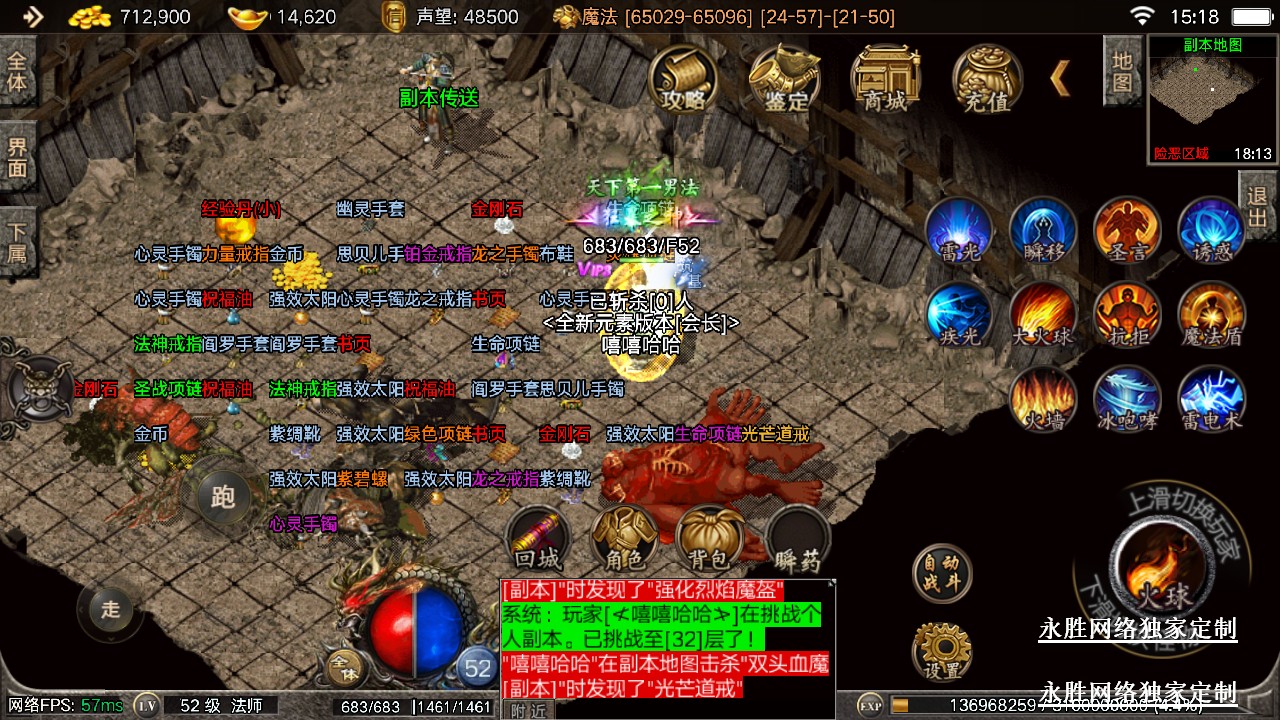Cast the 雷光 skill
Screen dimensions: 1280x720
point(959,231)
